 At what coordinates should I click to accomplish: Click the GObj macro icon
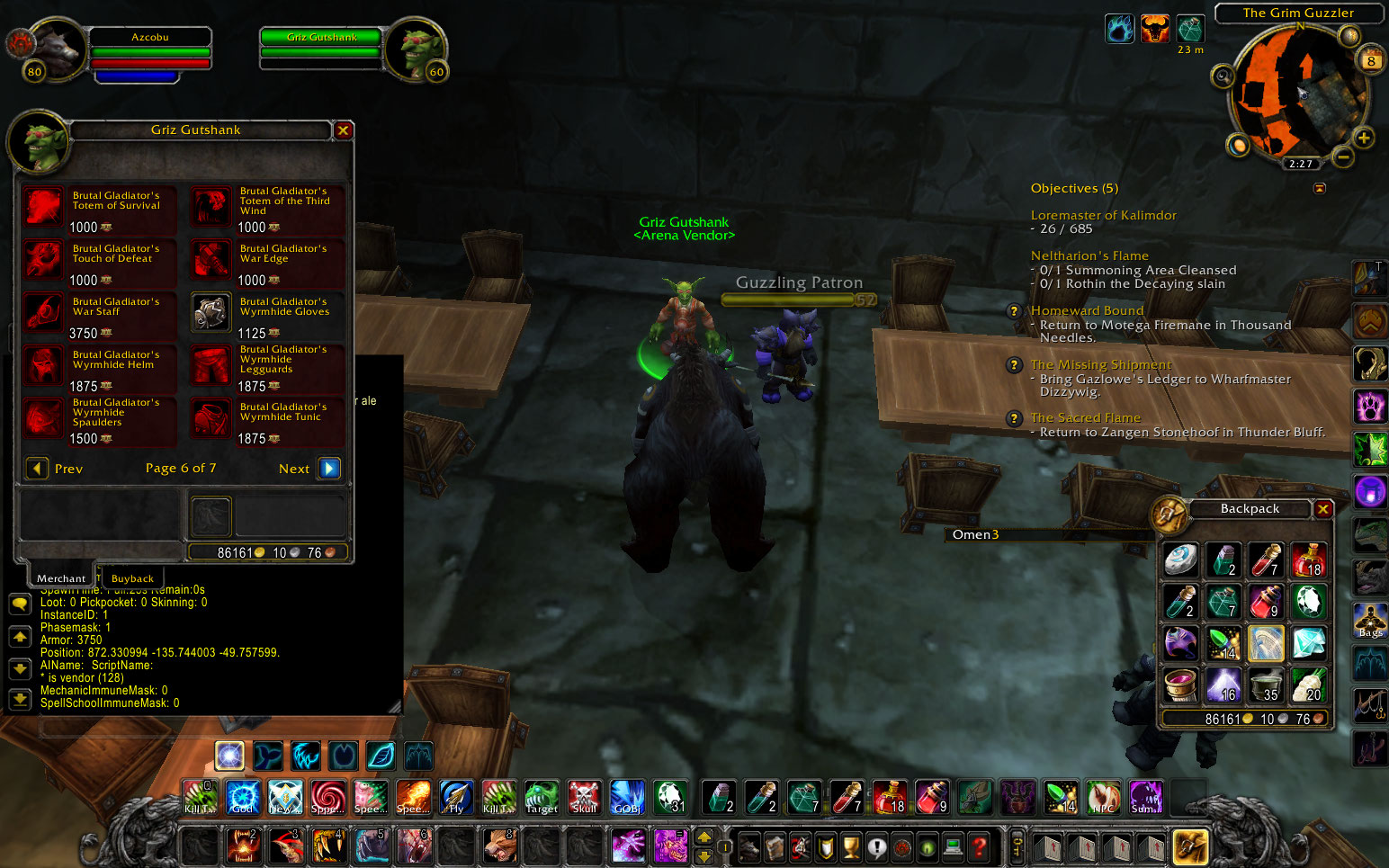627,797
